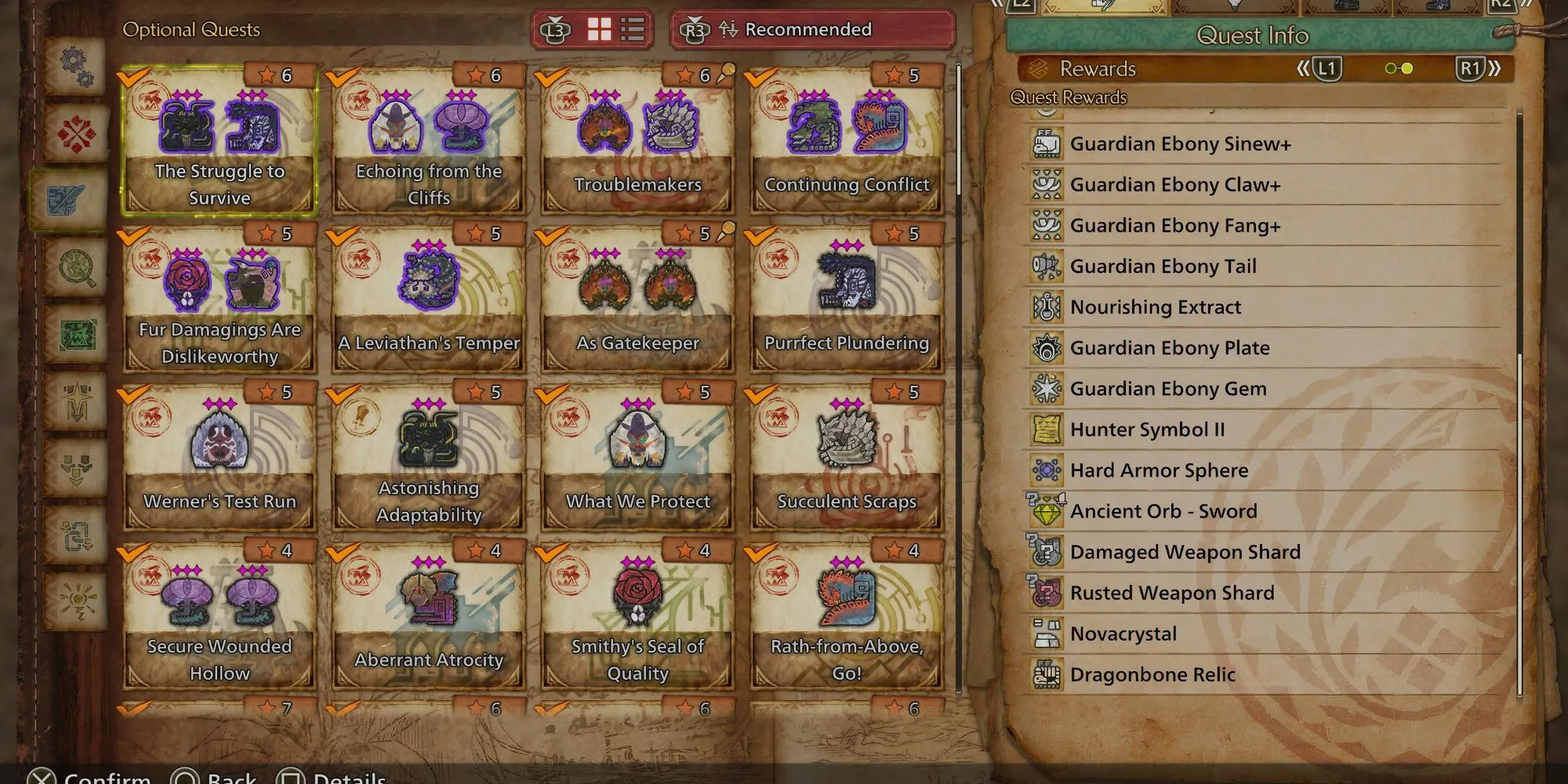Open the Succulent Scraps quest
The width and height of the screenshot is (1568, 784).
(x=847, y=458)
